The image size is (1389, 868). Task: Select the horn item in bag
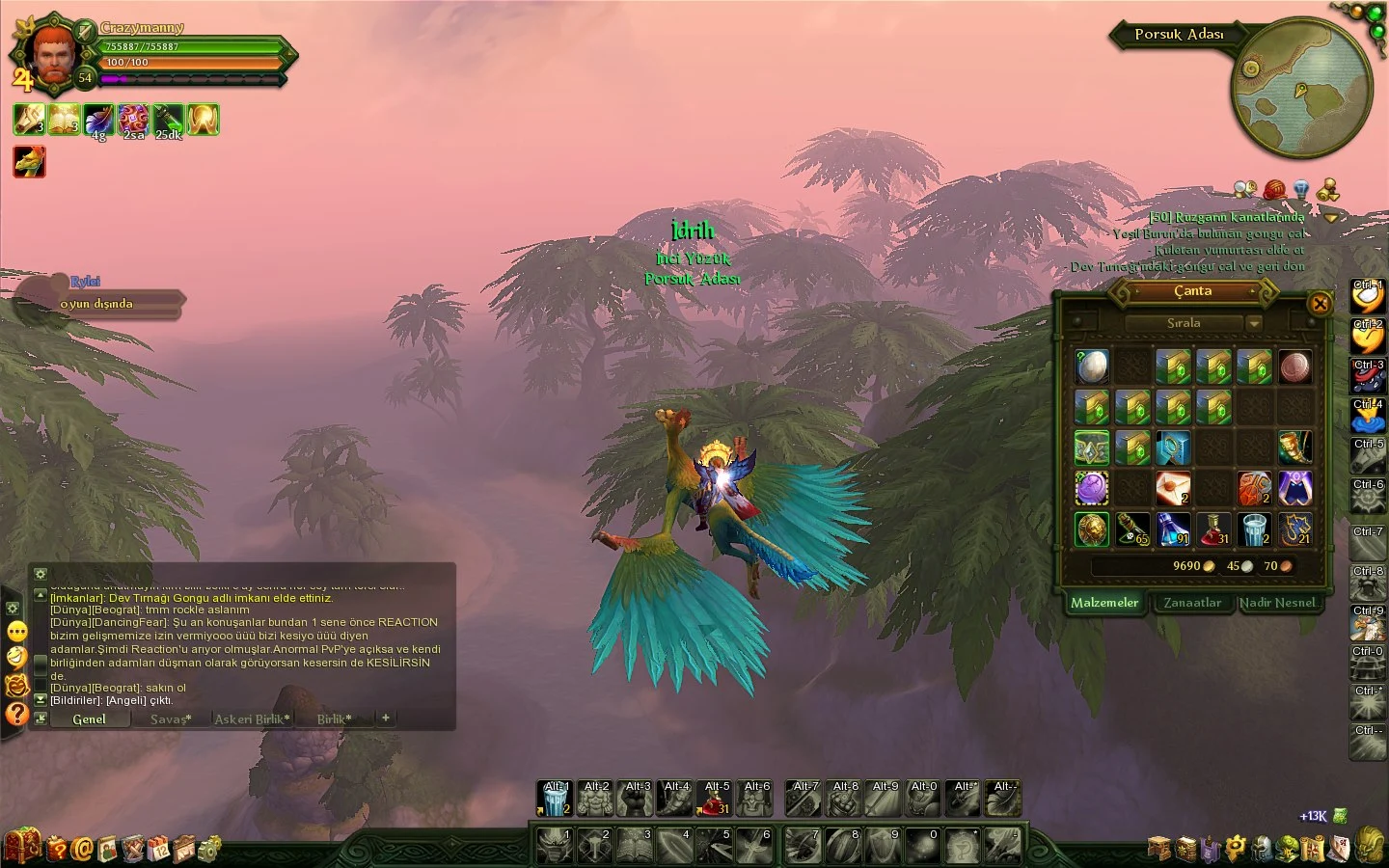click(x=1294, y=448)
